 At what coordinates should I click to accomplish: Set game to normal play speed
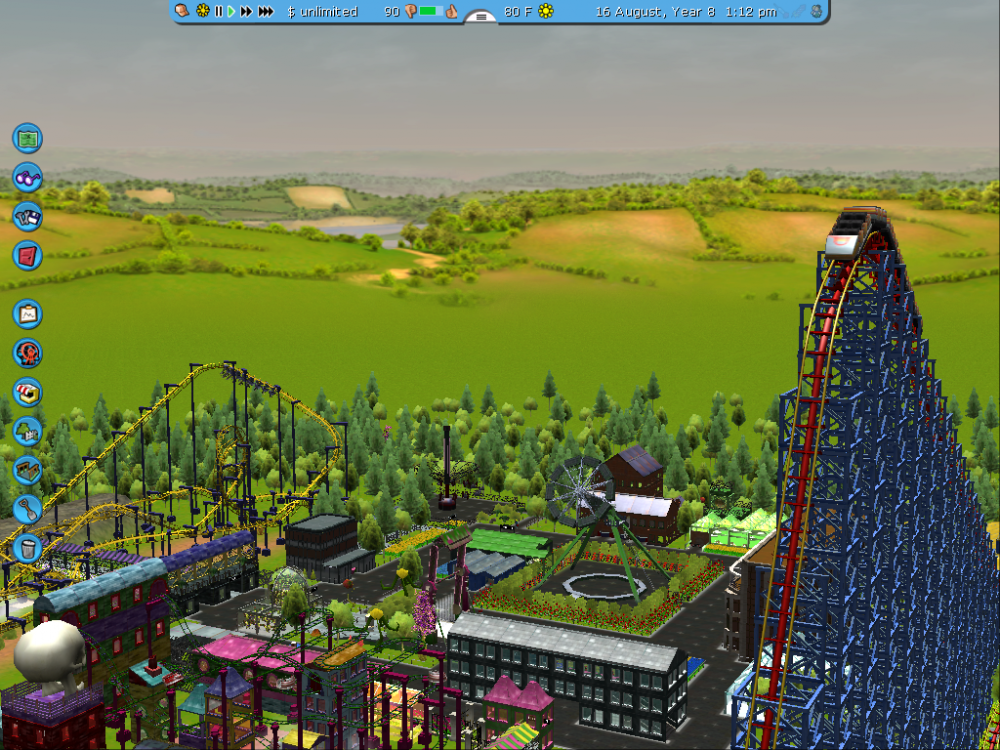coord(231,11)
